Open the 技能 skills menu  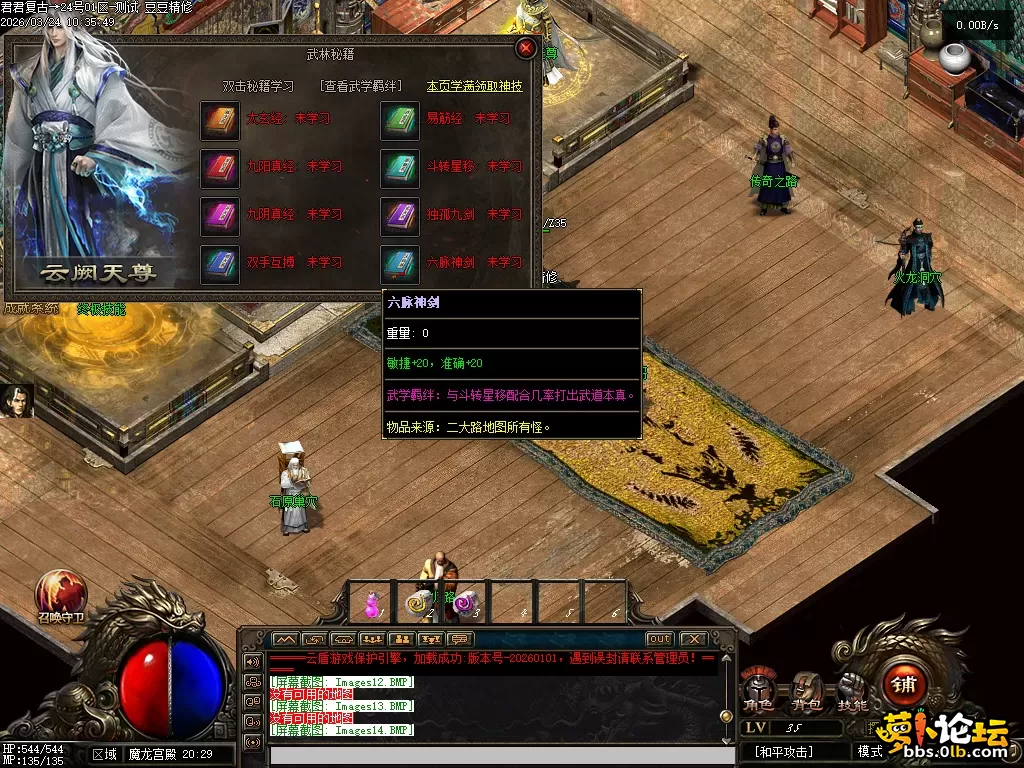[852, 690]
